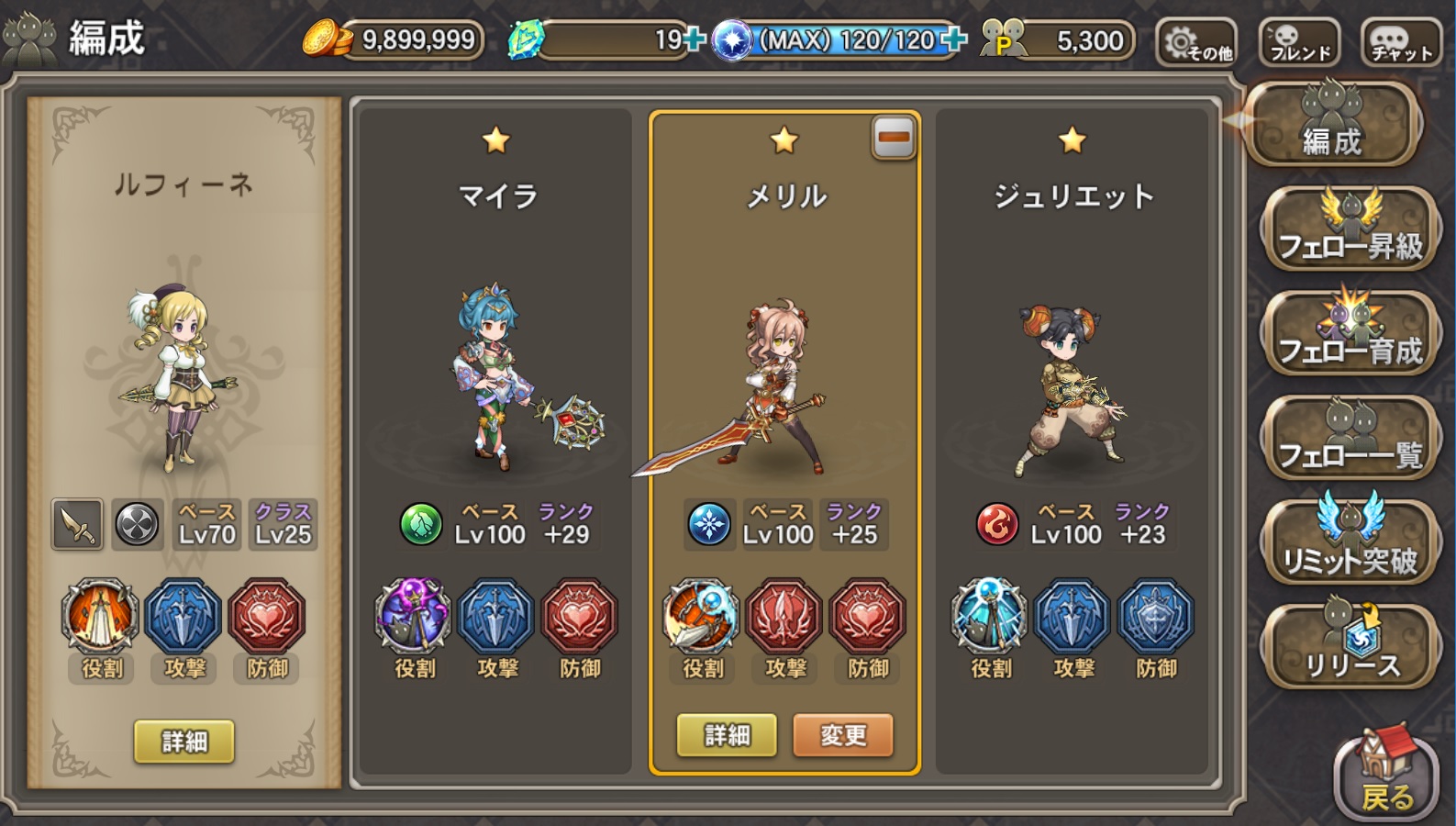Open the フレンド friends list
The height and width of the screenshot is (826, 1456).
tap(1300, 42)
